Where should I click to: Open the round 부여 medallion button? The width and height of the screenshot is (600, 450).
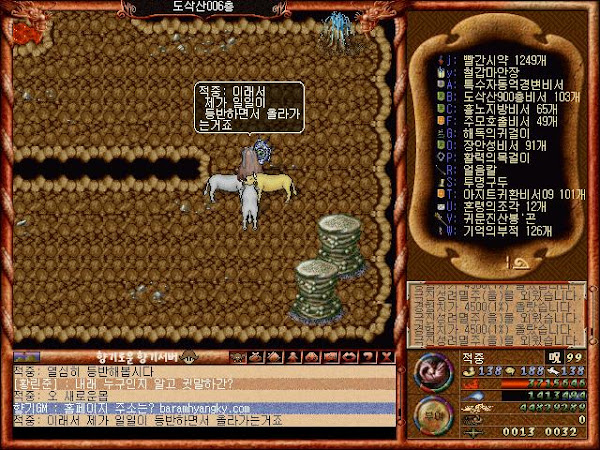tap(431, 413)
